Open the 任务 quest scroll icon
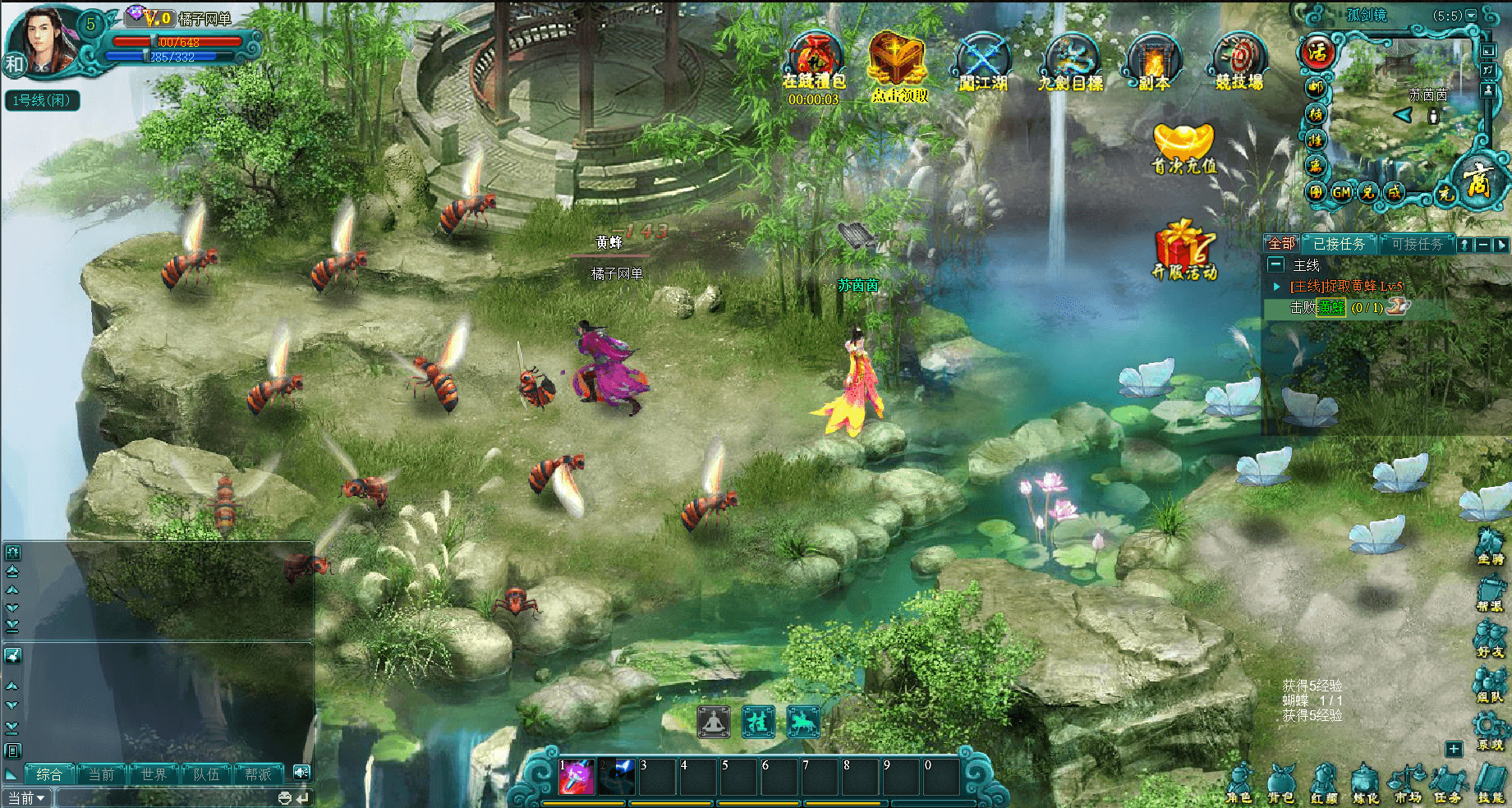 [x=1448, y=783]
